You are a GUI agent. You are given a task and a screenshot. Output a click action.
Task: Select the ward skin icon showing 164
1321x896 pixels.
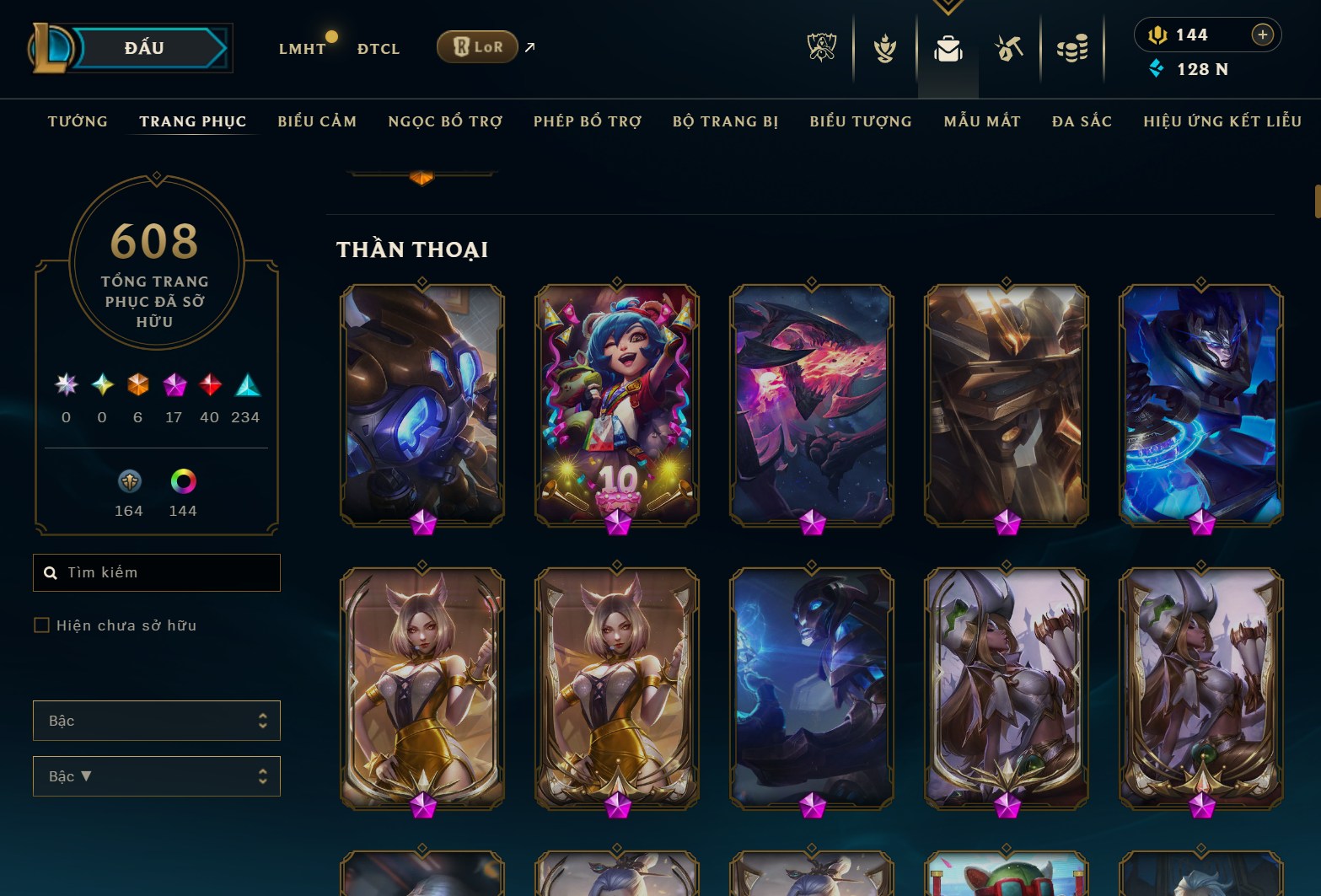click(128, 482)
